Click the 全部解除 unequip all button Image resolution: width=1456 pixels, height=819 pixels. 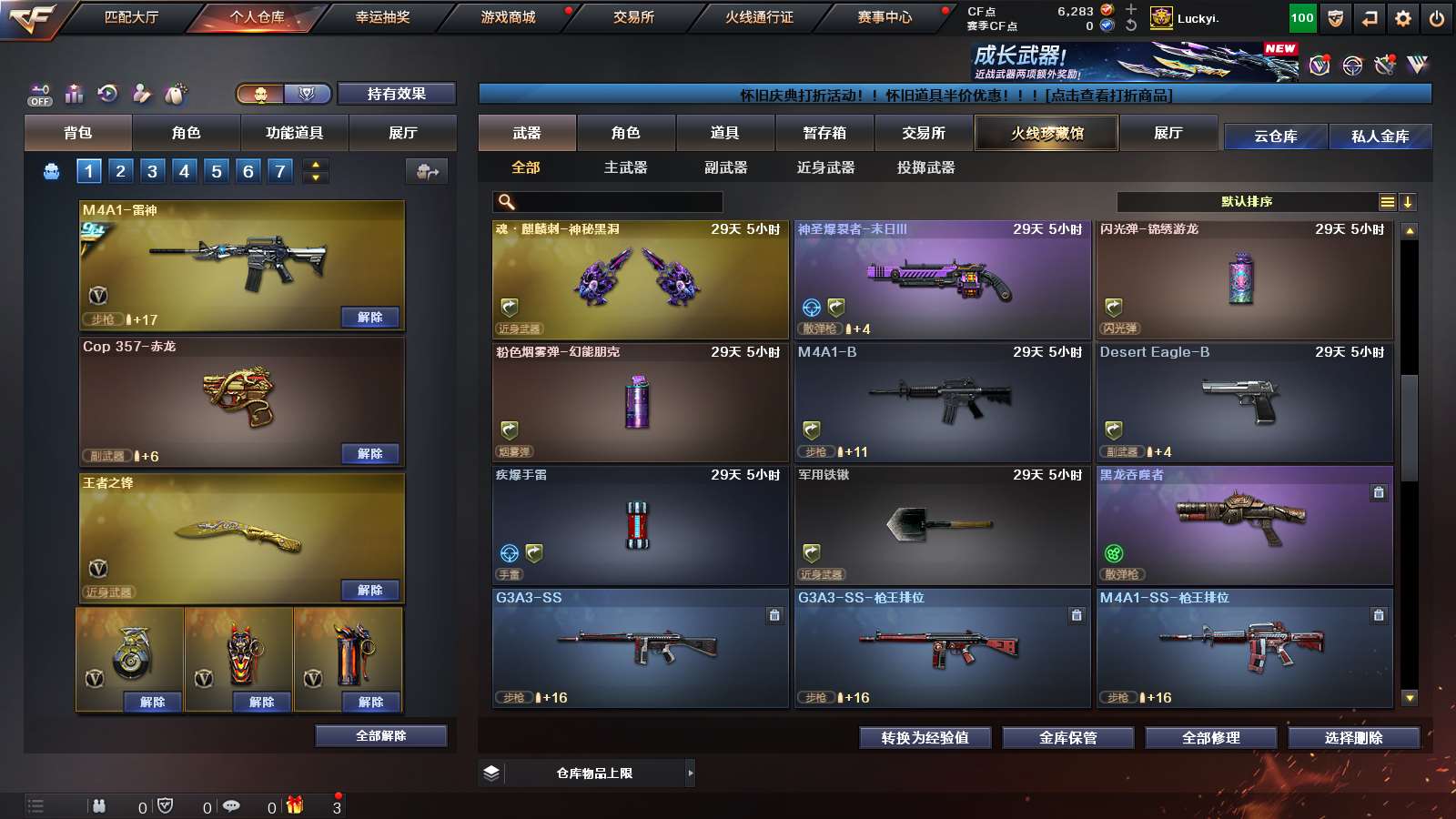click(x=381, y=736)
